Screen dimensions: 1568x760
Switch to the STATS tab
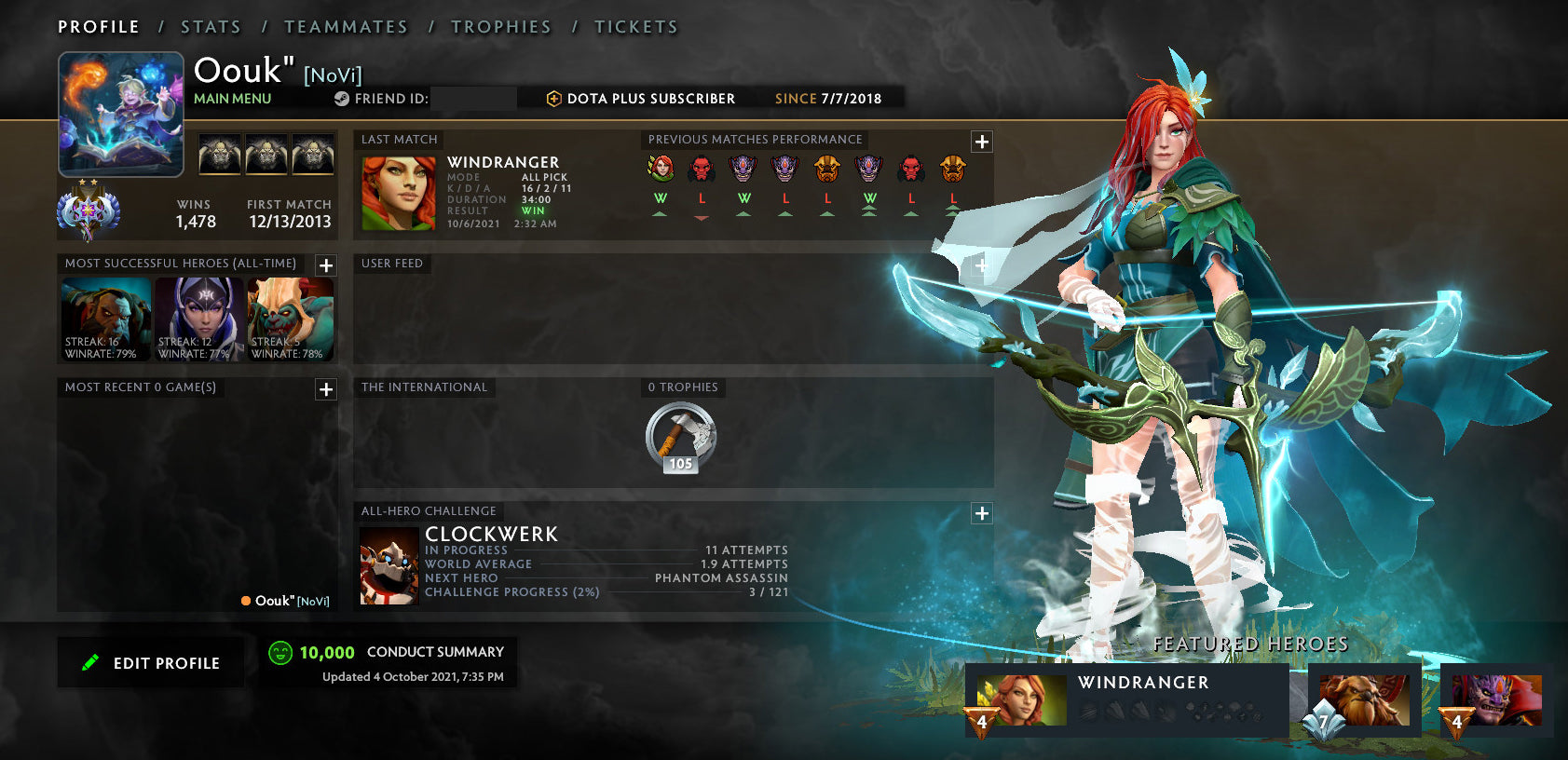point(211,27)
